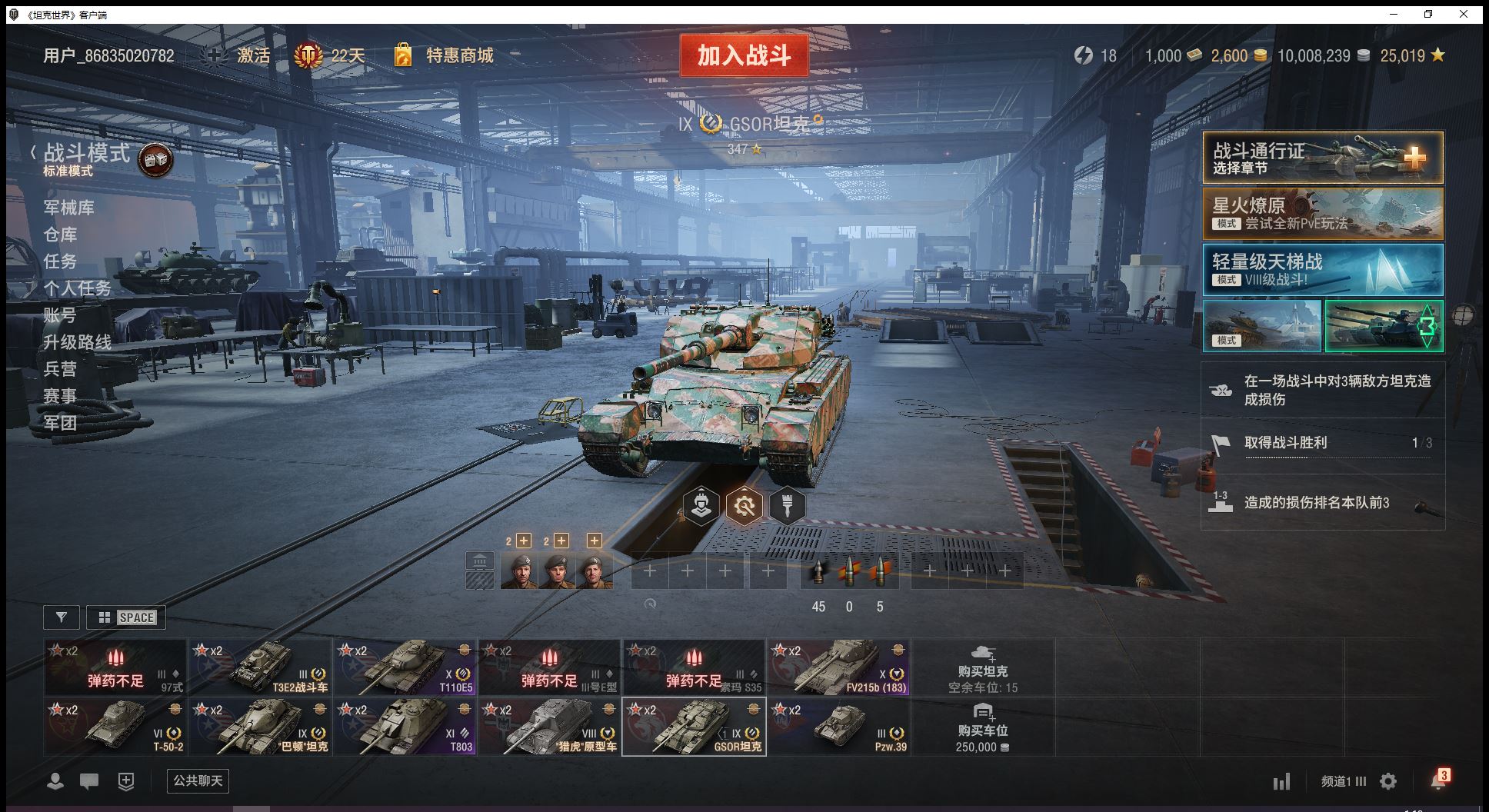Select the Pzw.39 tank card
Viewport: 1489px width, 812px height.
[x=838, y=727]
